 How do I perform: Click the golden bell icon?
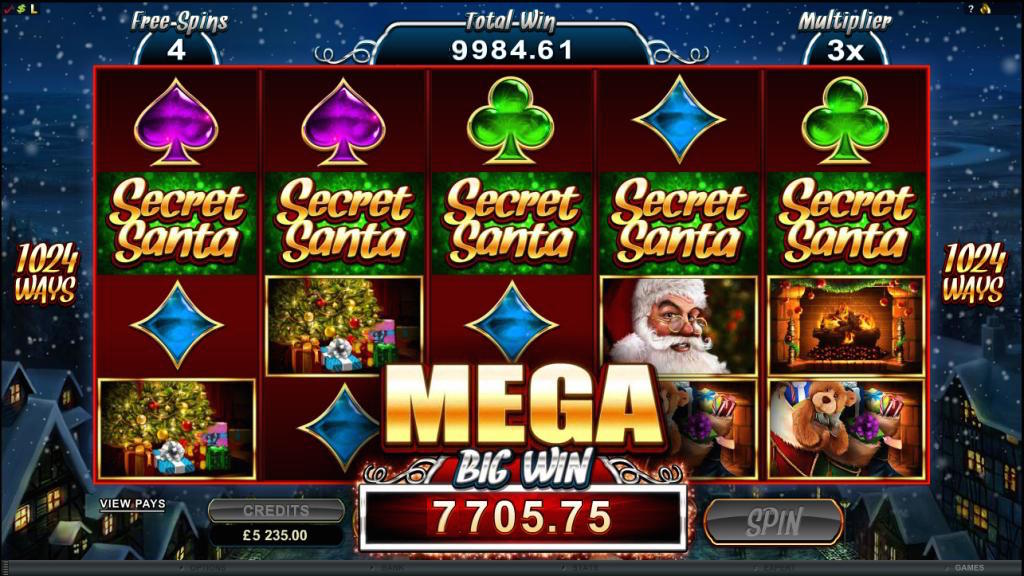pos(985,8)
